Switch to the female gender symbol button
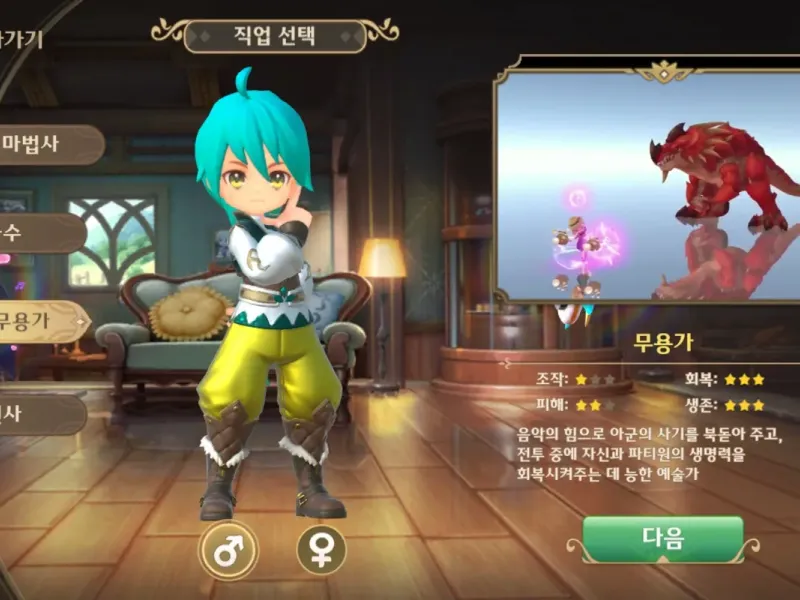800x600 pixels. click(x=322, y=550)
